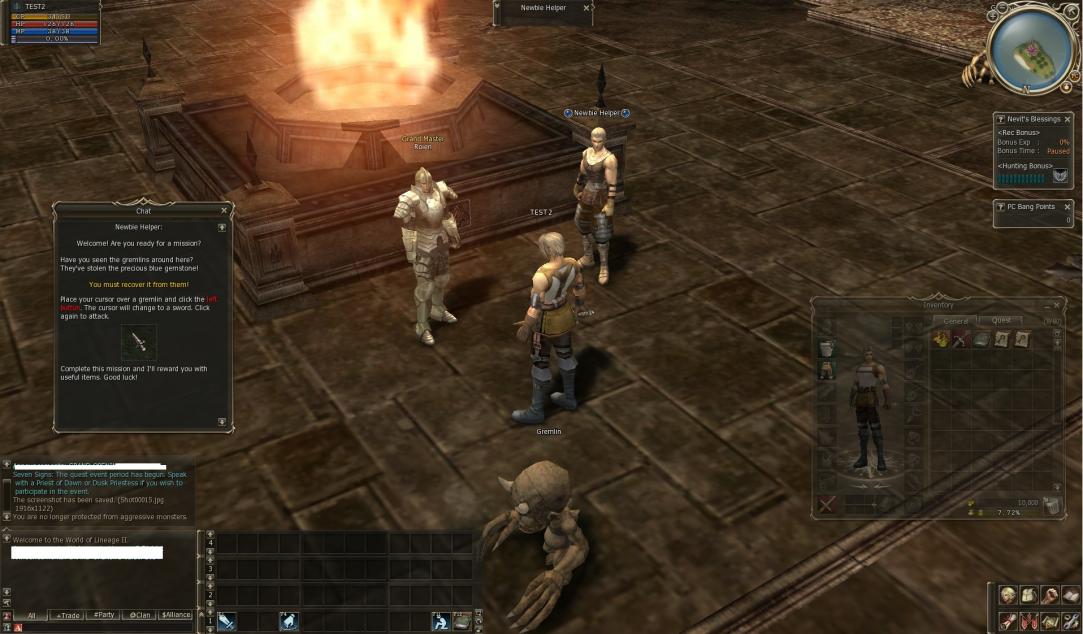Screen dimensions: 1083x634
Task: Activate the sword attack skill on hotbar
Action: click(227, 621)
